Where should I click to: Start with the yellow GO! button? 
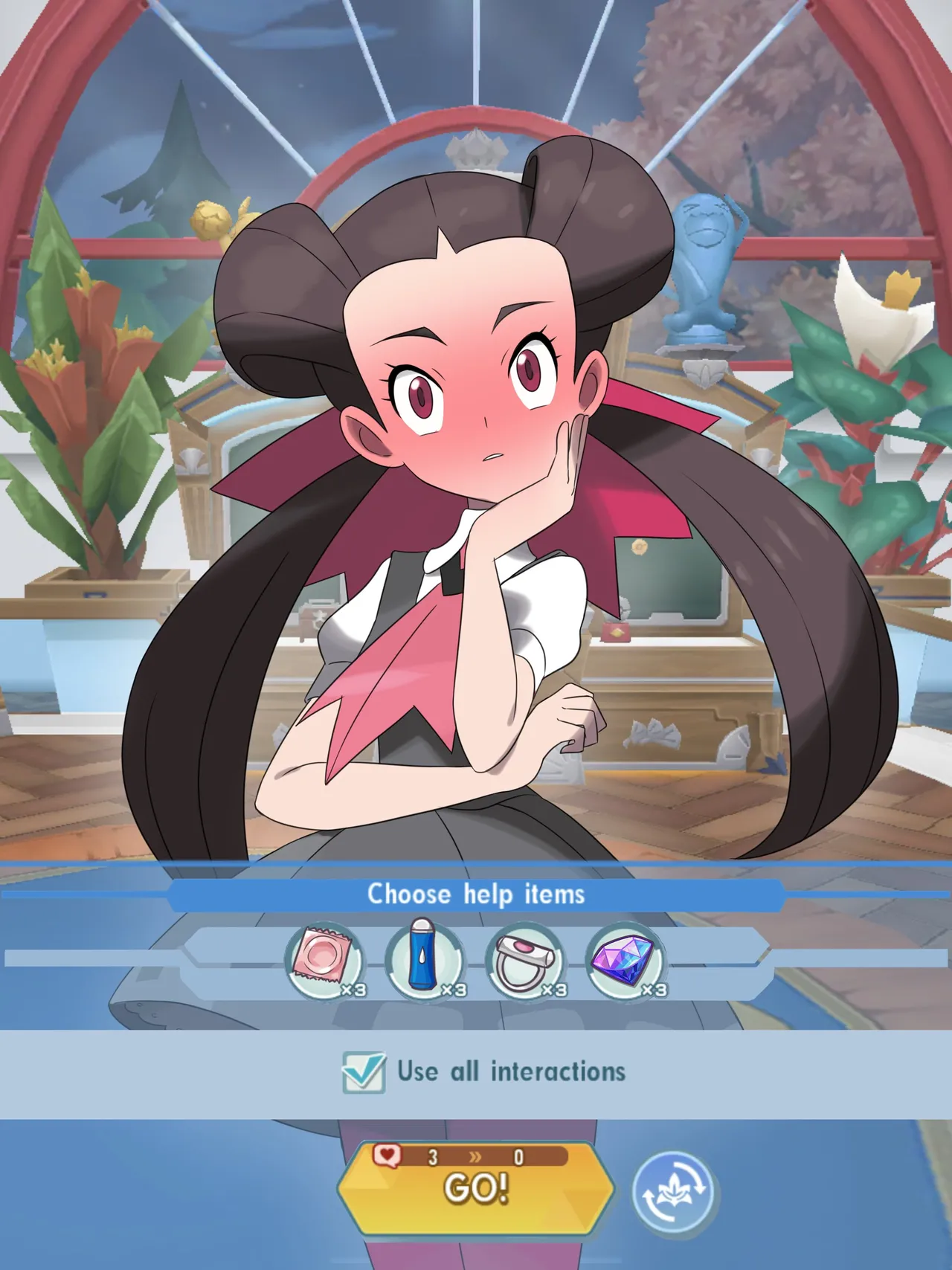[x=476, y=1187]
